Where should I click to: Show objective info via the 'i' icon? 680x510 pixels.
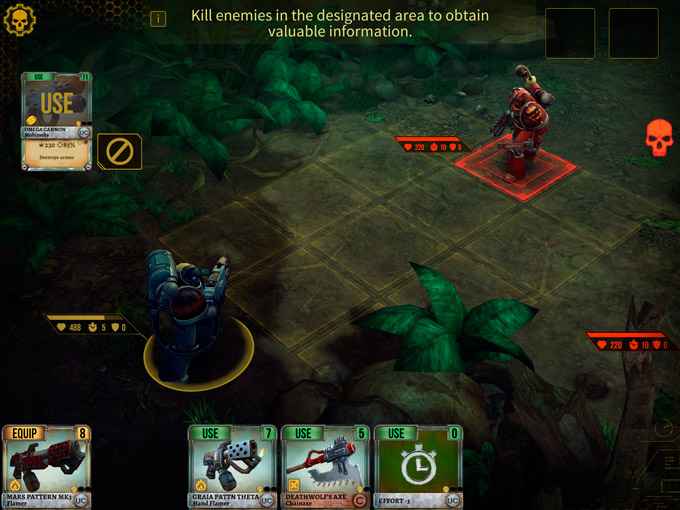click(x=158, y=19)
